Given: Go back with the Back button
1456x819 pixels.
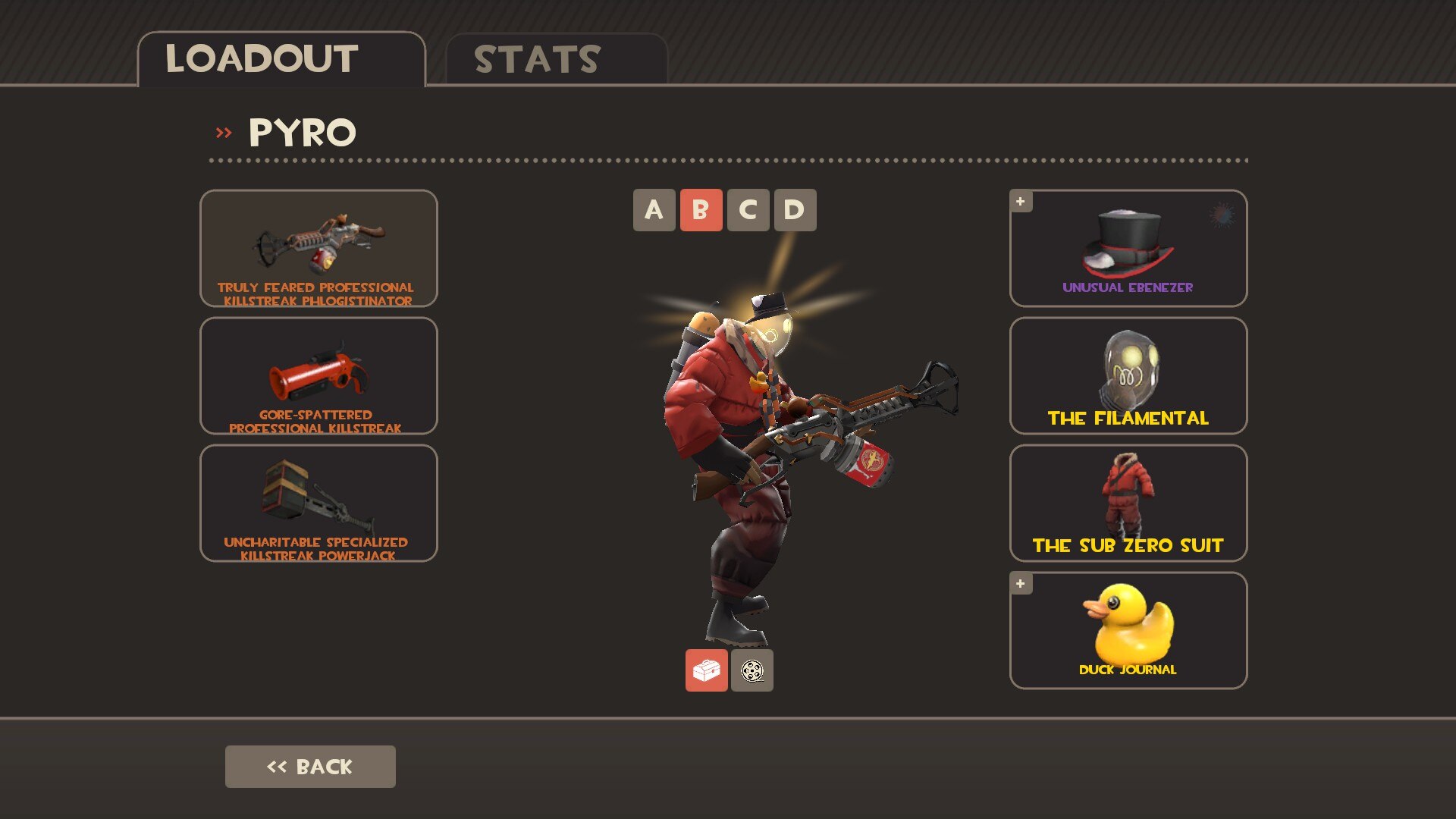Looking at the screenshot, I should click(x=310, y=767).
